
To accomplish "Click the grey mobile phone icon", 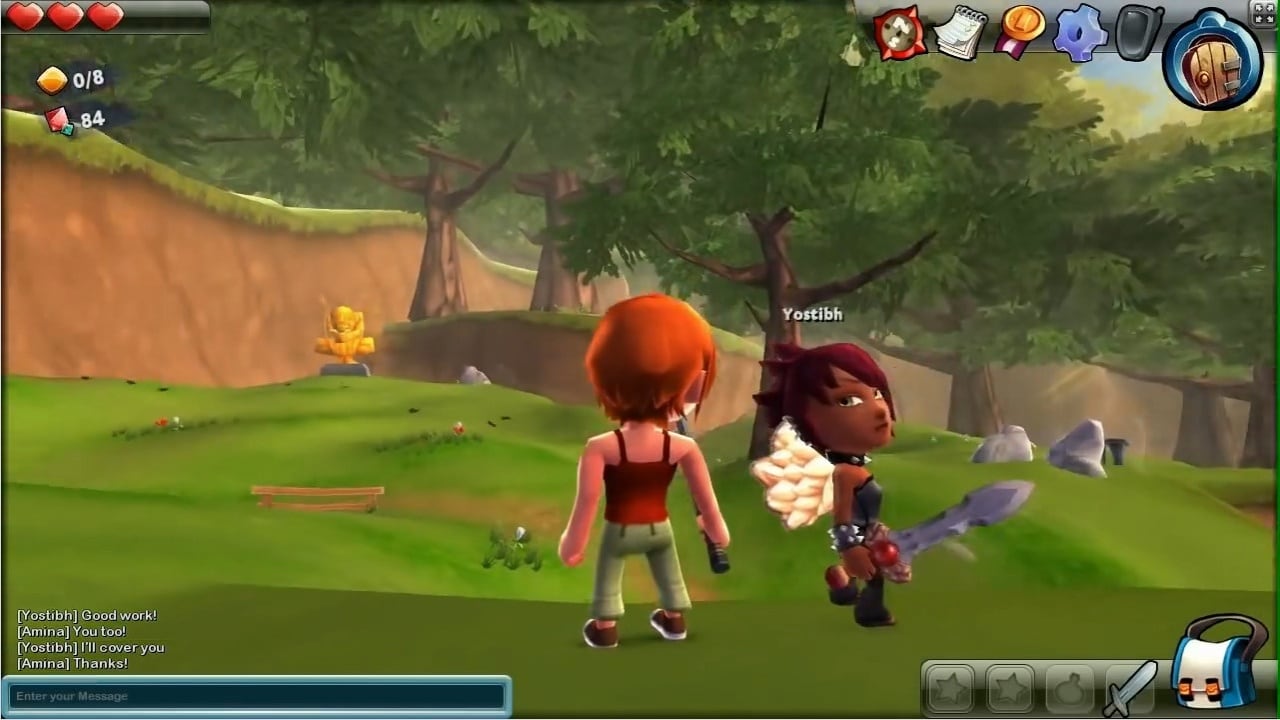I will point(1139,32).
